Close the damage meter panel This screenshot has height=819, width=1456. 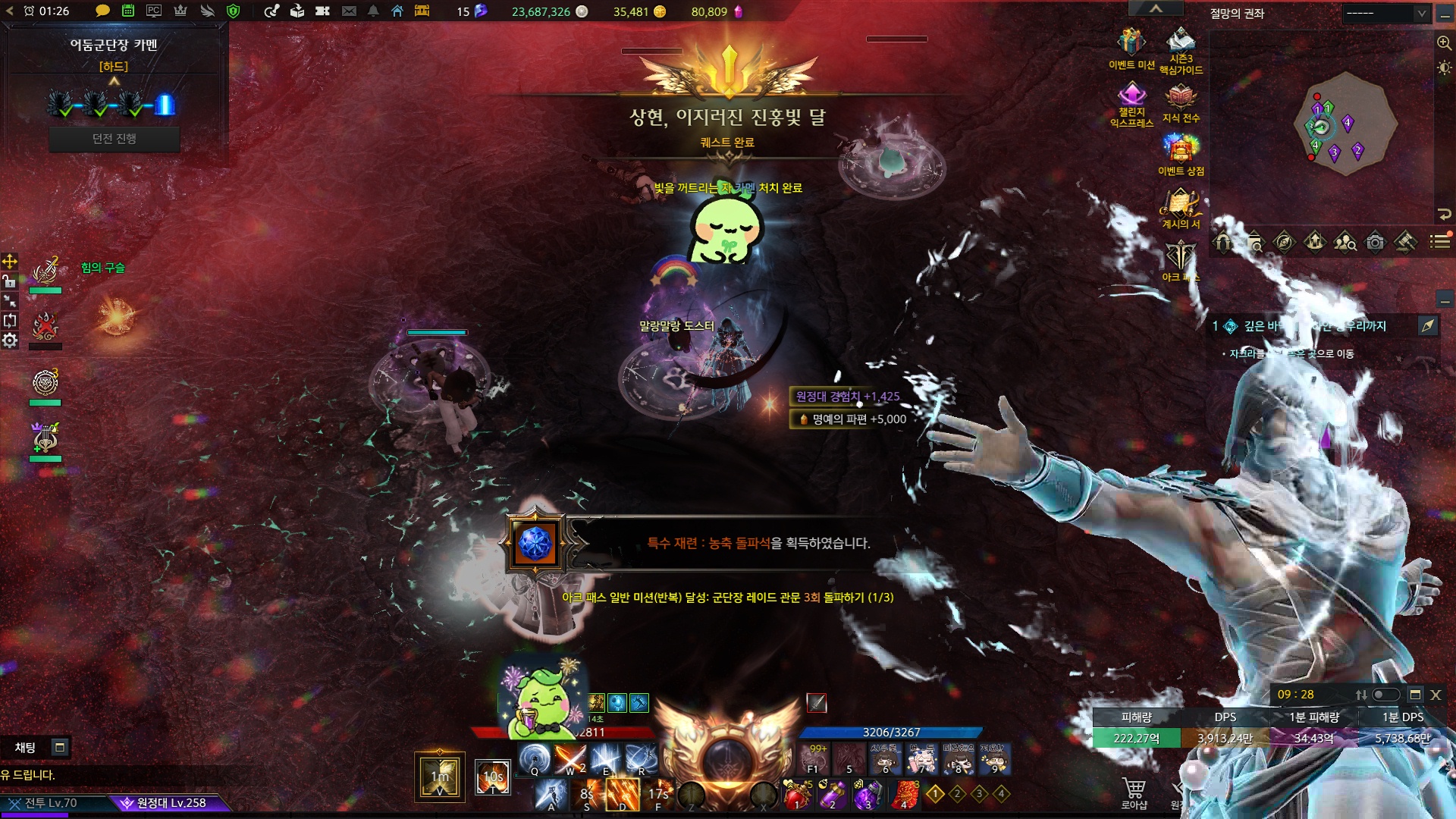click(x=1436, y=695)
